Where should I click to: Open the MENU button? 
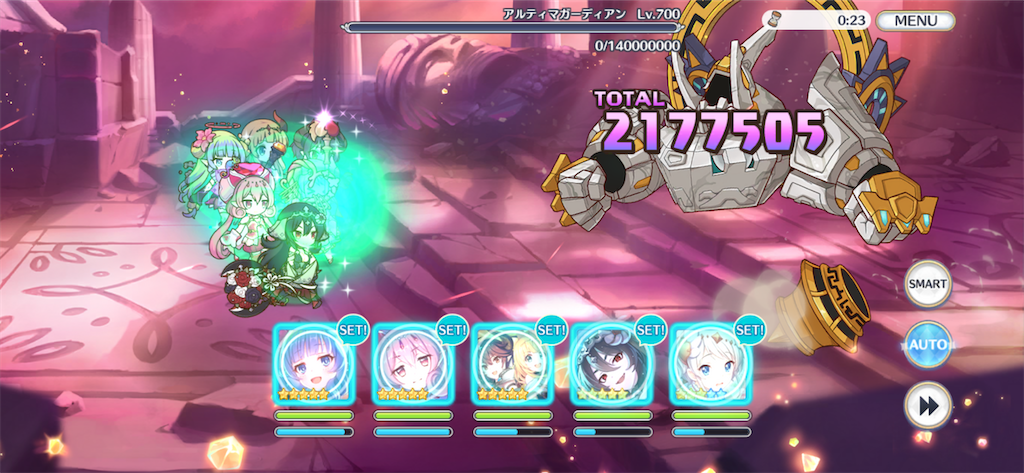coord(915,20)
